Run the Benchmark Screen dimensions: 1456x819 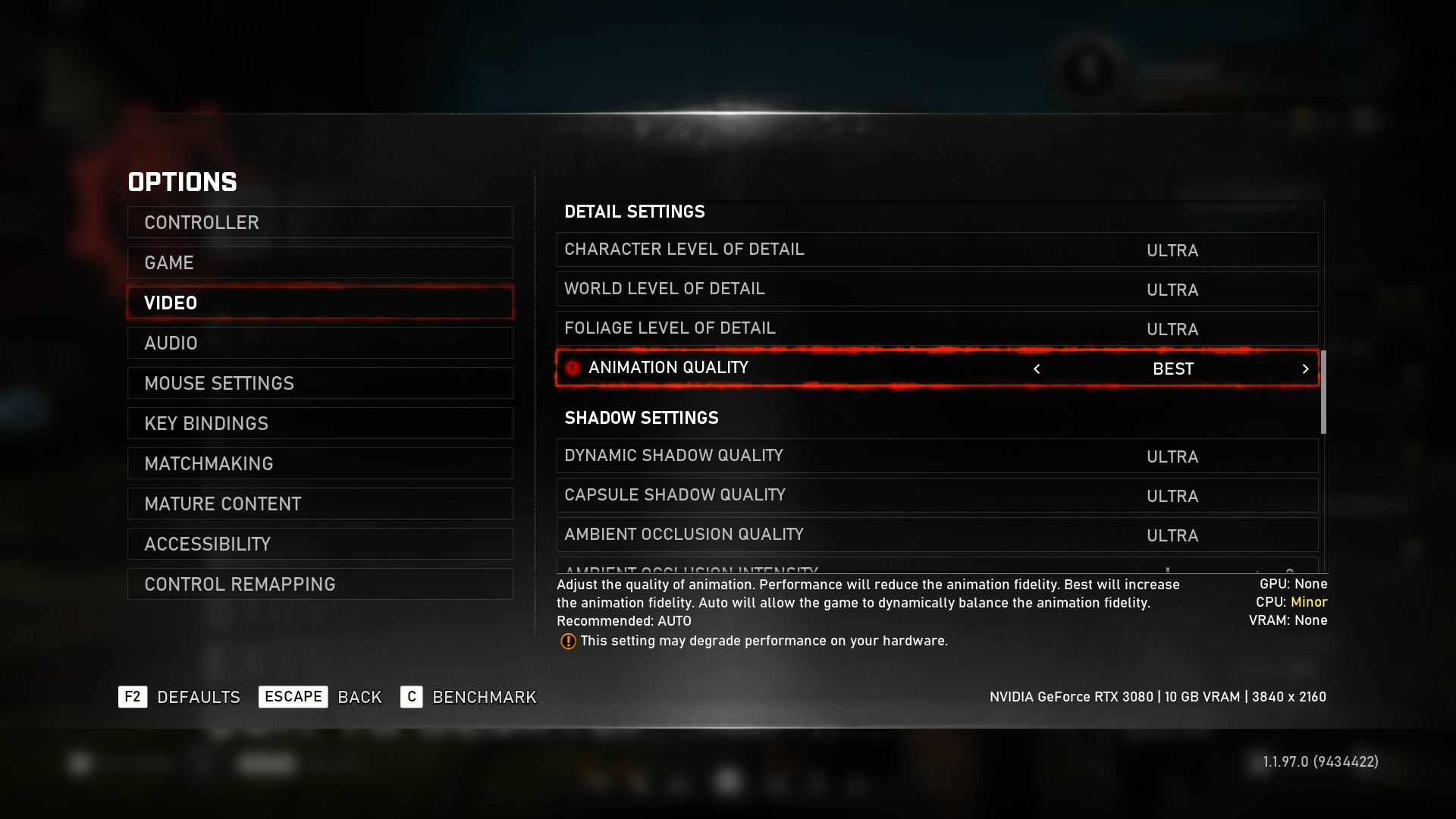(469, 697)
